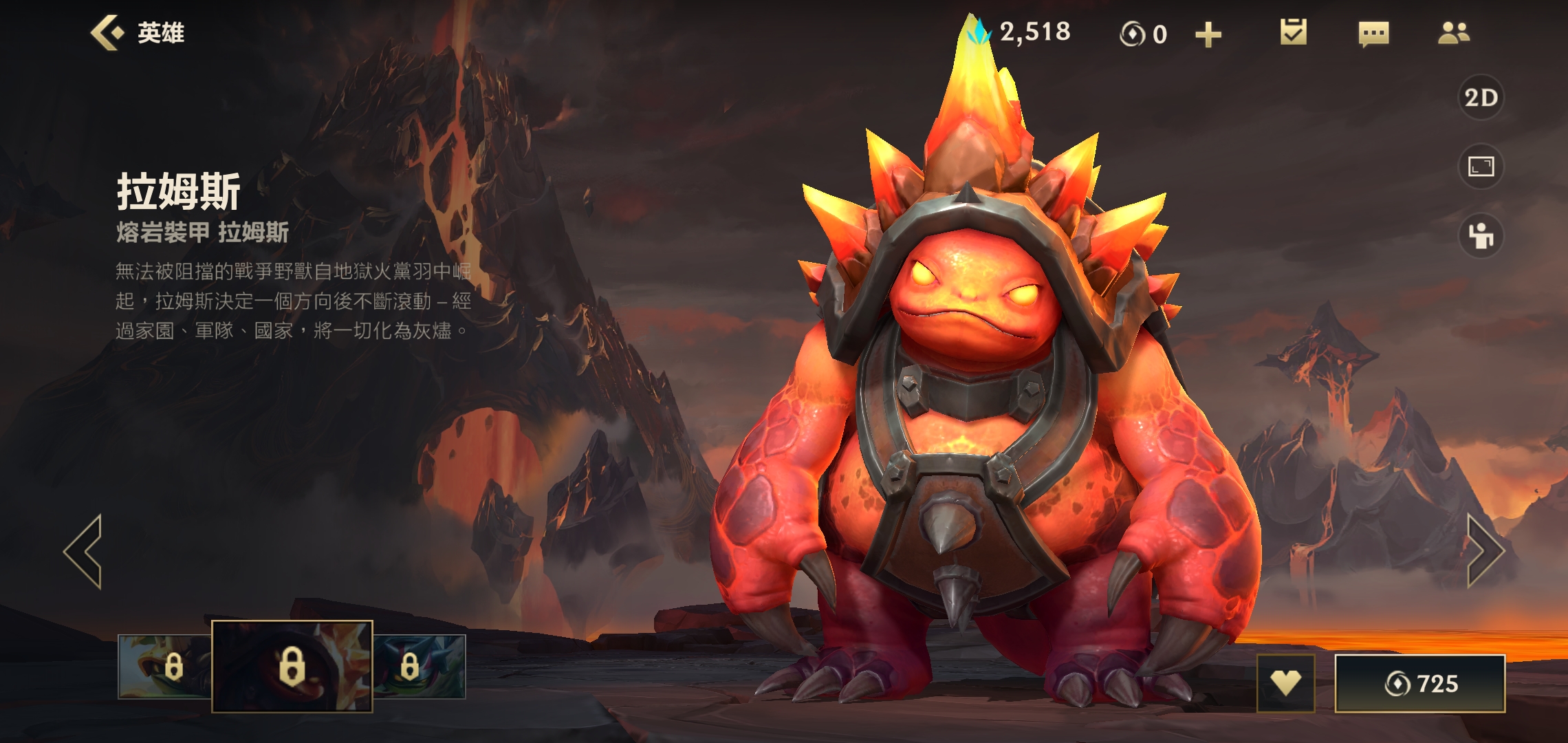The height and width of the screenshot is (743, 1568).
Task: Go back to the 英雄 champions list
Action: pos(136,33)
